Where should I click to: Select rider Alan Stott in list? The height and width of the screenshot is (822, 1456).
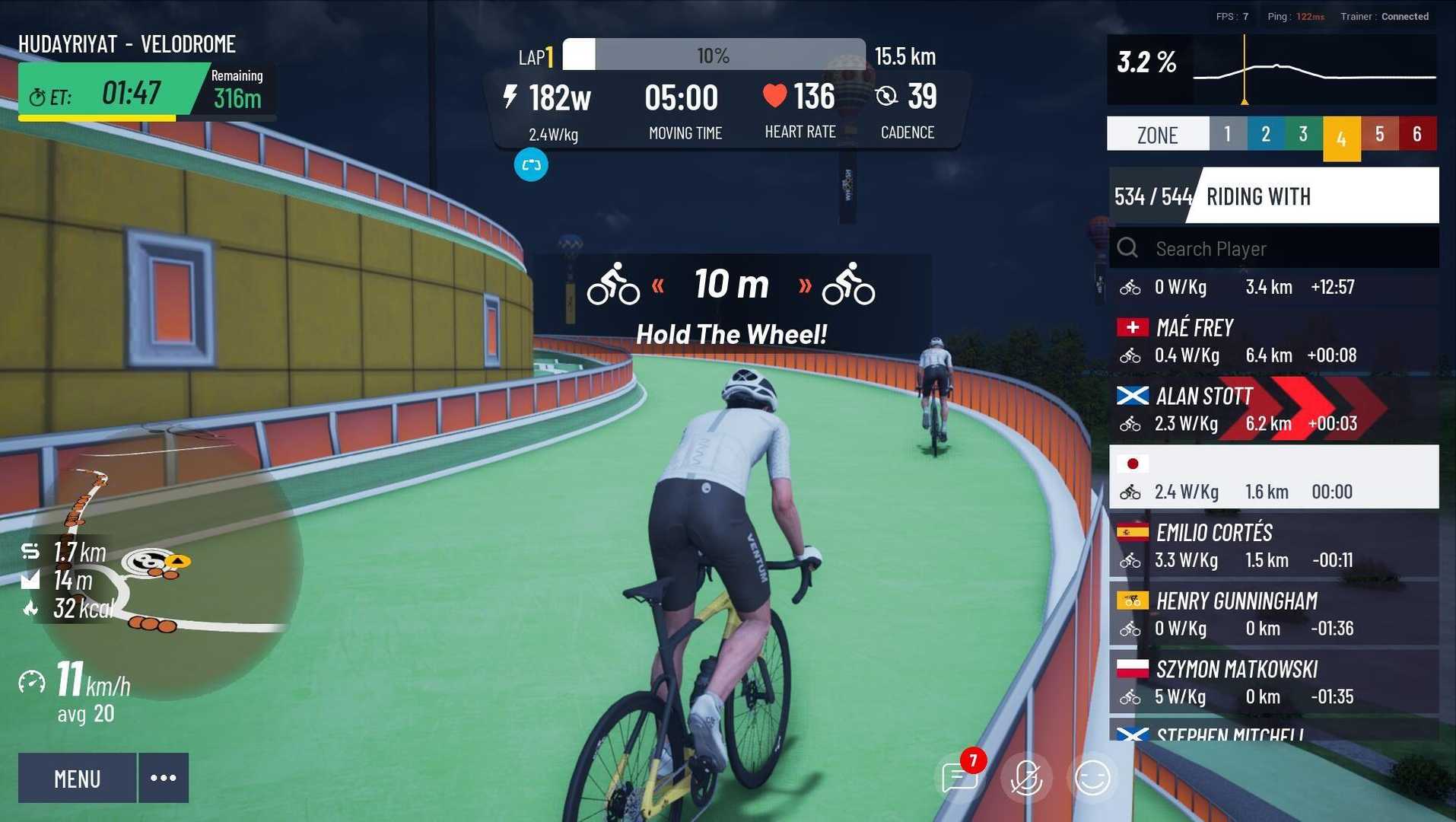point(1273,409)
